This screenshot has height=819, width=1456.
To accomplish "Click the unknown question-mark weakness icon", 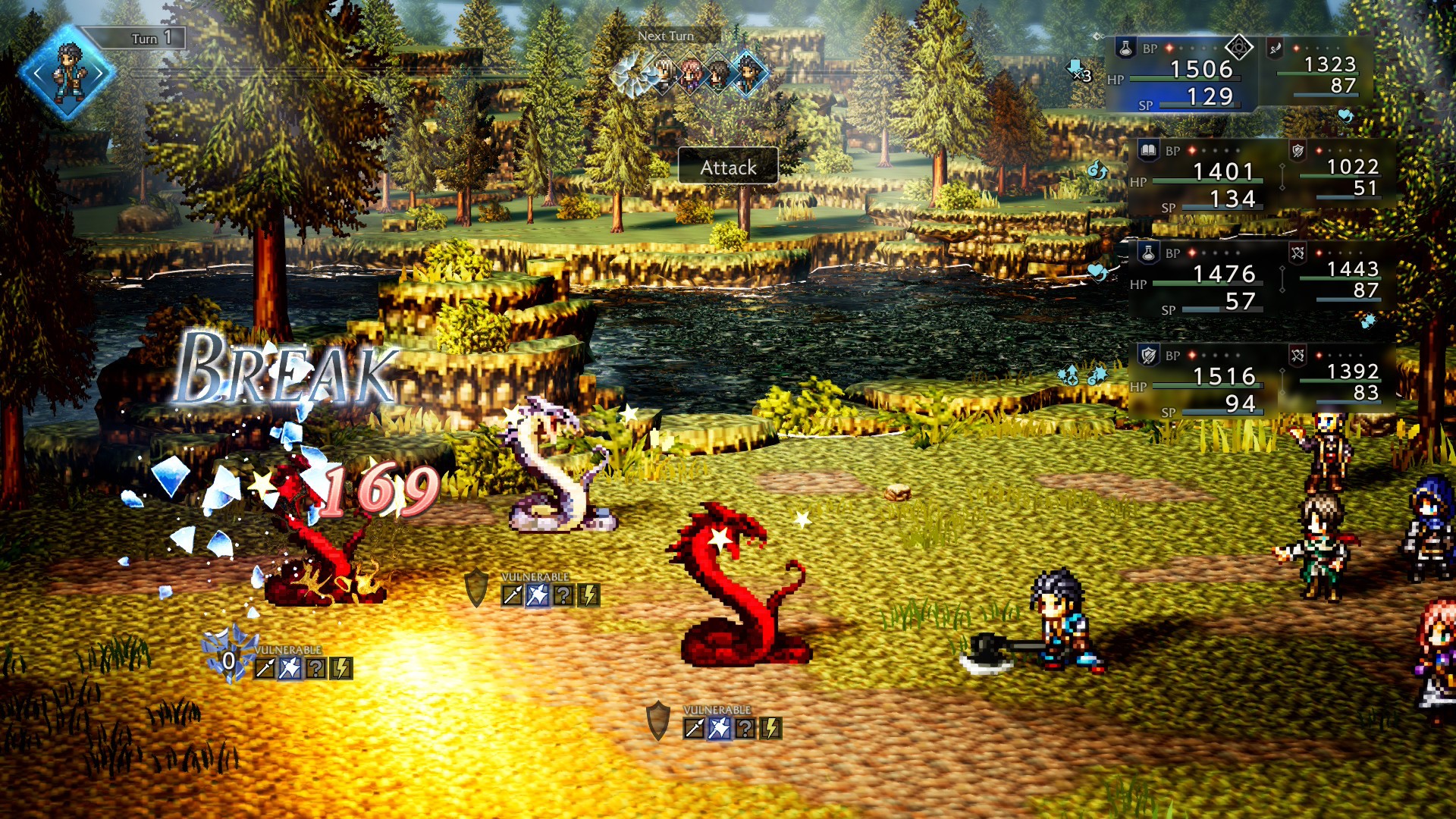I will pyautogui.click(x=564, y=596).
